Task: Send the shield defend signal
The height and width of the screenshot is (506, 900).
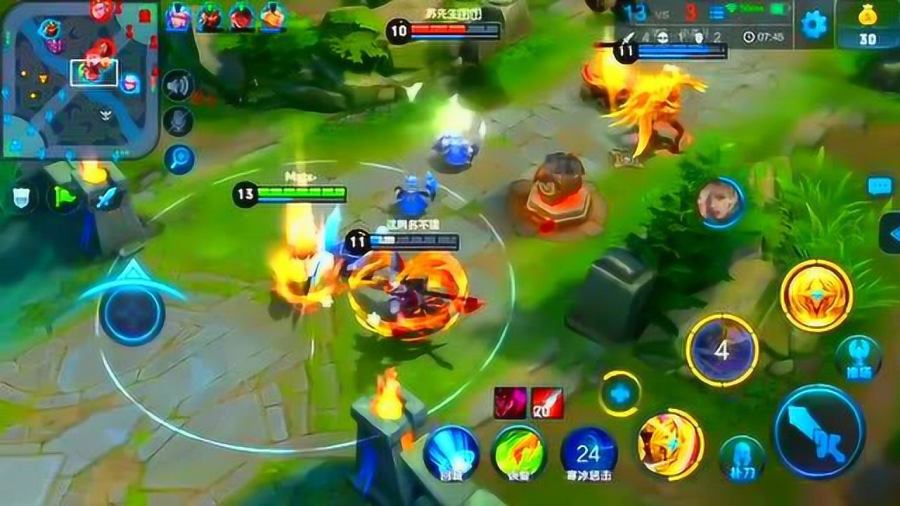Action: [x=22, y=197]
